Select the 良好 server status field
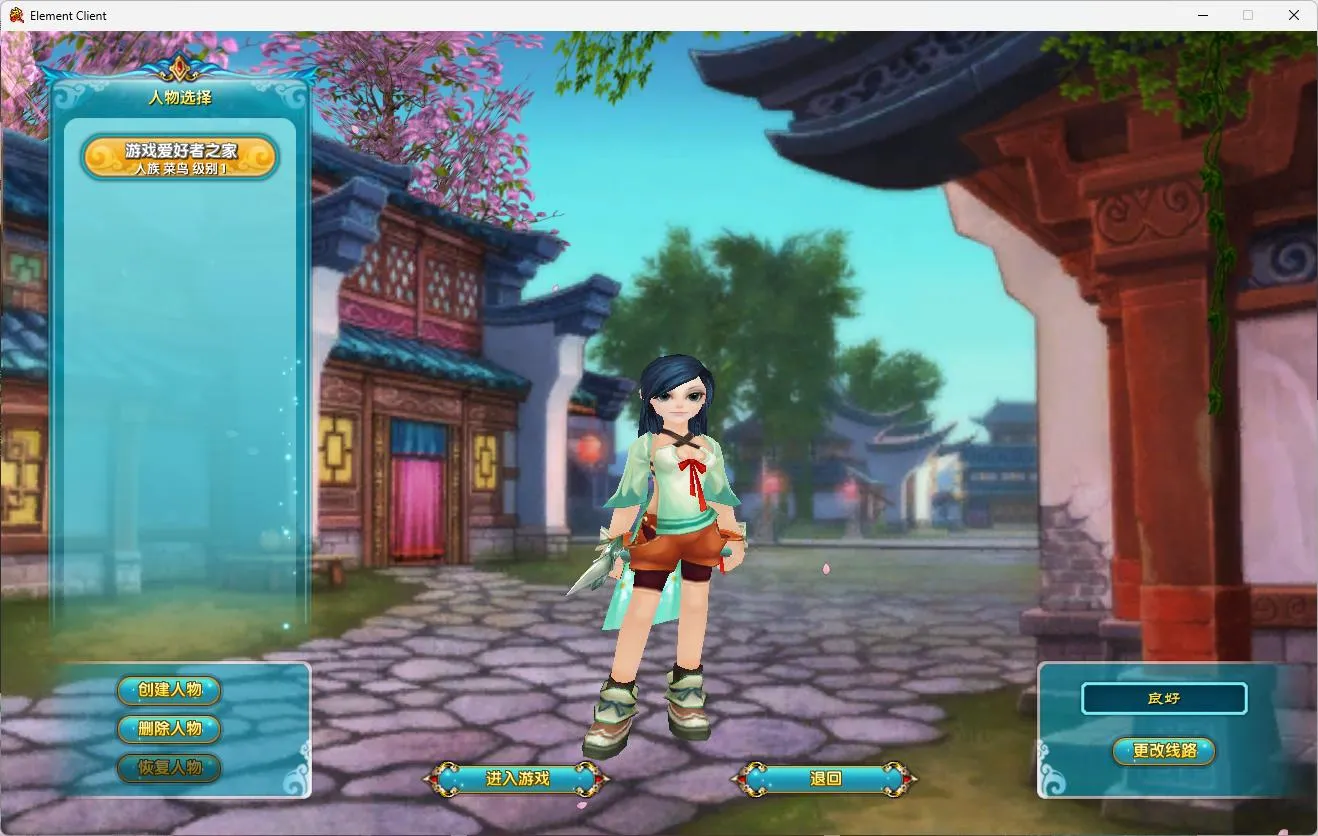Image resolution: width=1318 pixels, height=836 pixels. coord(1164,698)
